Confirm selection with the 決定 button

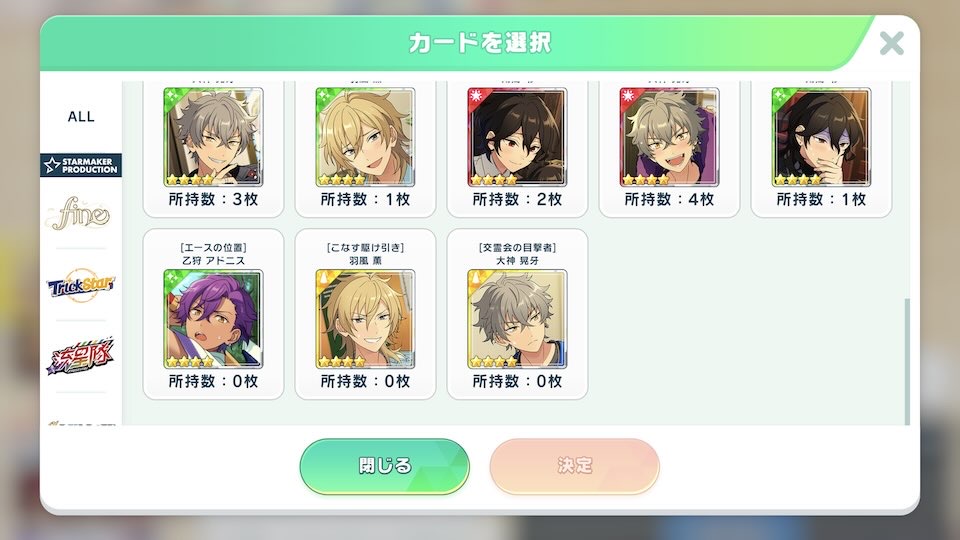[x=574, y=466]
